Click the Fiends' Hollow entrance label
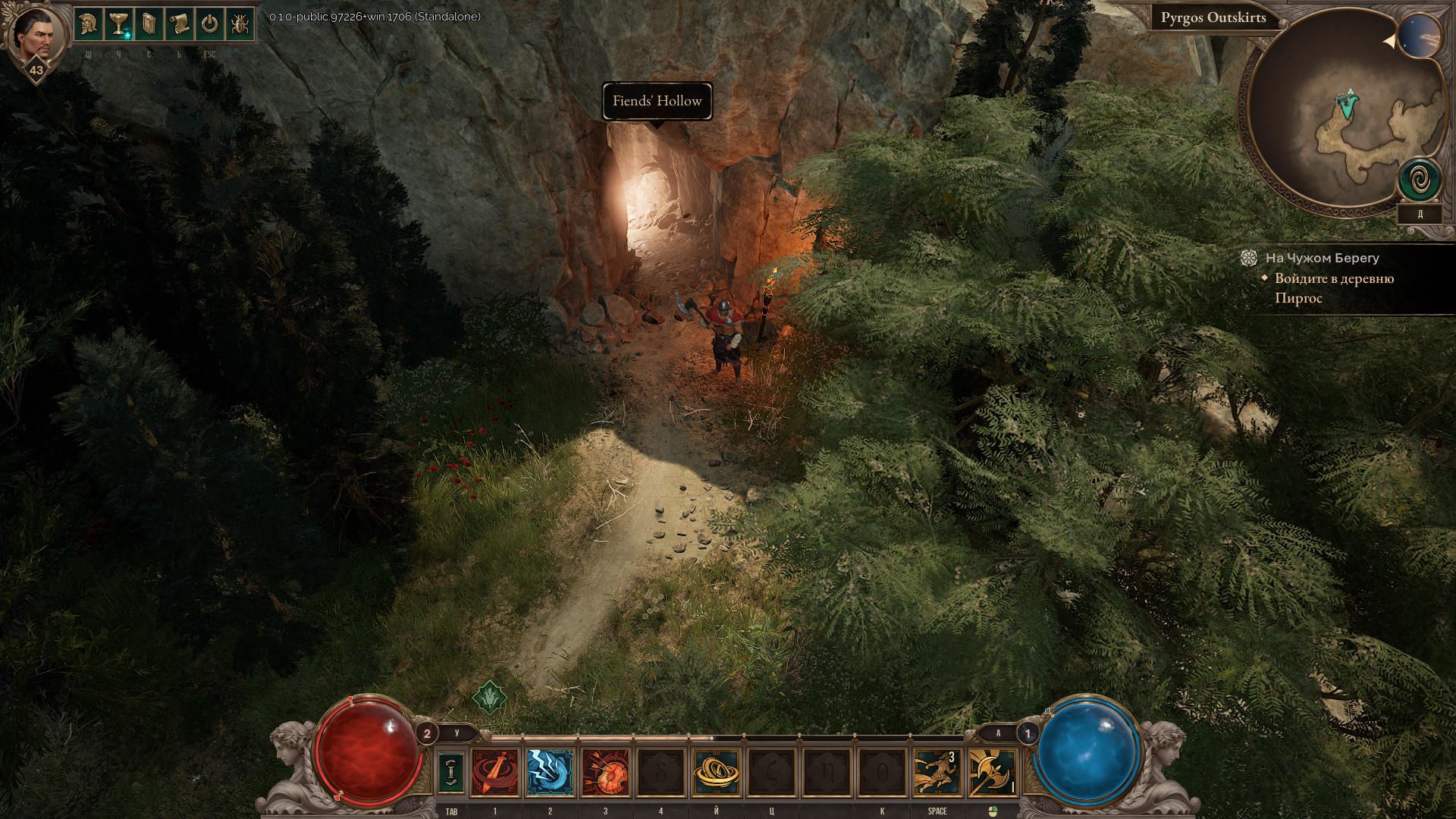1456x819 pixels. click(657, 101)
